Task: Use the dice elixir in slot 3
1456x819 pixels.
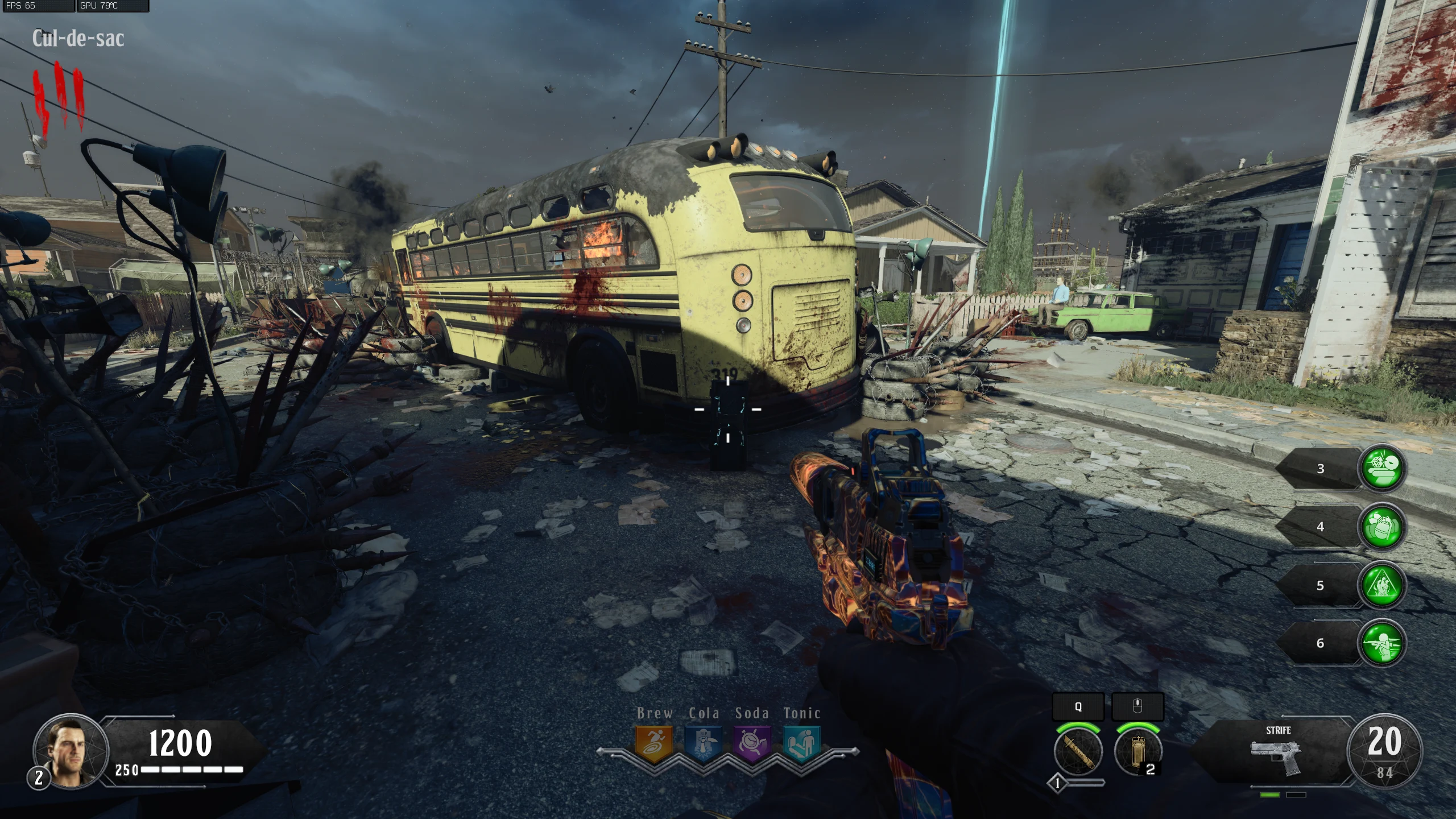Action: pyautogui.click(x=1382, y=468)
